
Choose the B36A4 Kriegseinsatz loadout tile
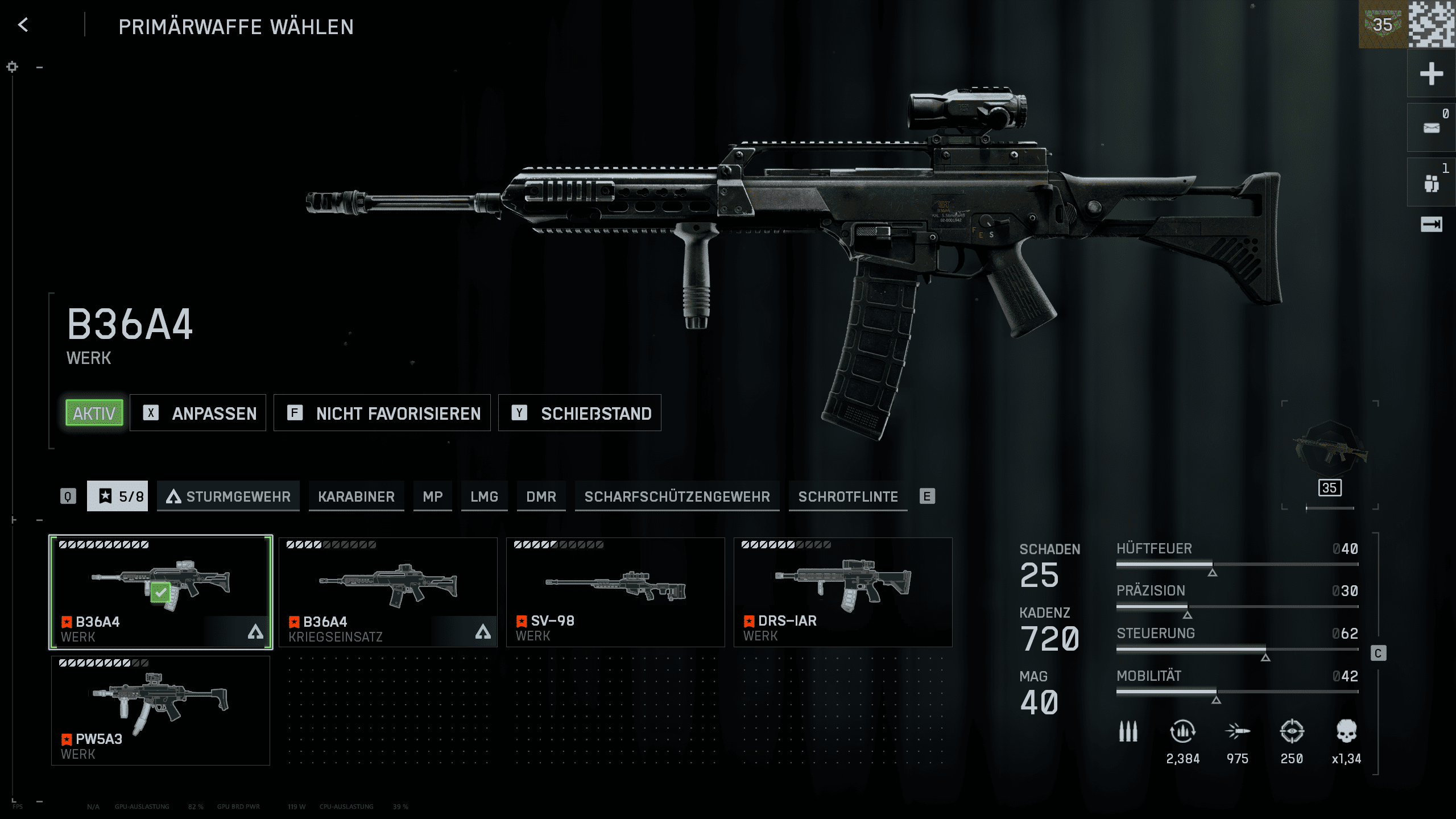click(x=388, y=591)
